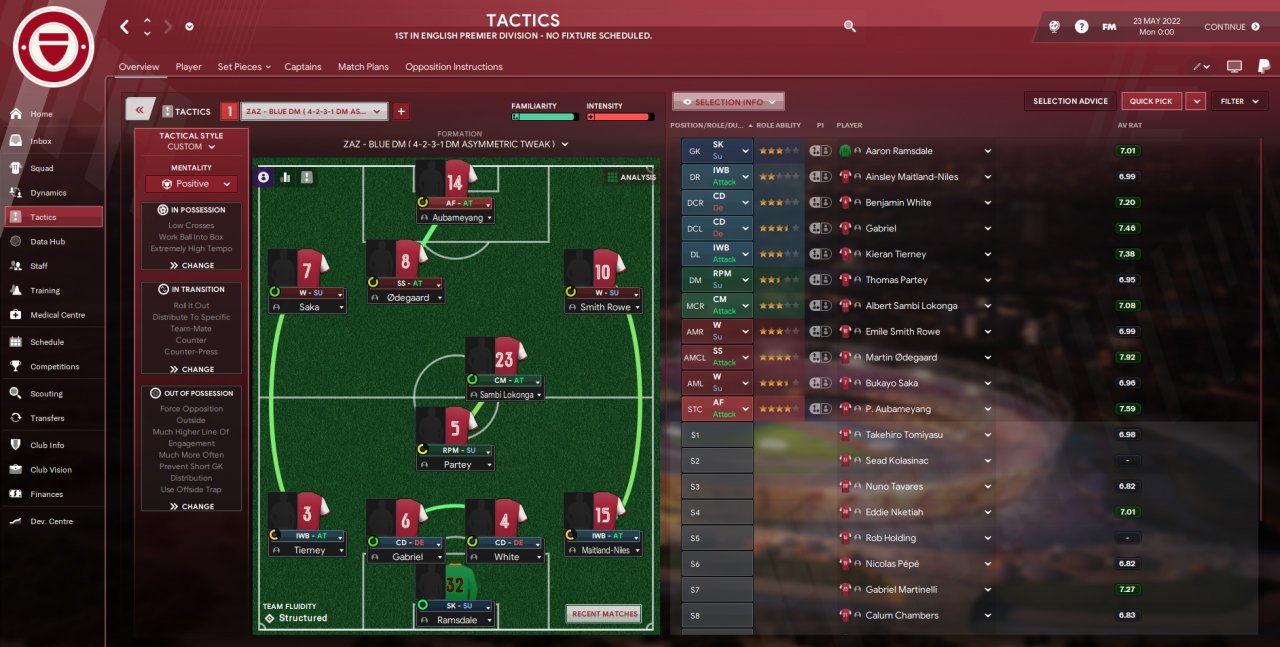Open the Opposition Instructions tab

click(453, 67)
